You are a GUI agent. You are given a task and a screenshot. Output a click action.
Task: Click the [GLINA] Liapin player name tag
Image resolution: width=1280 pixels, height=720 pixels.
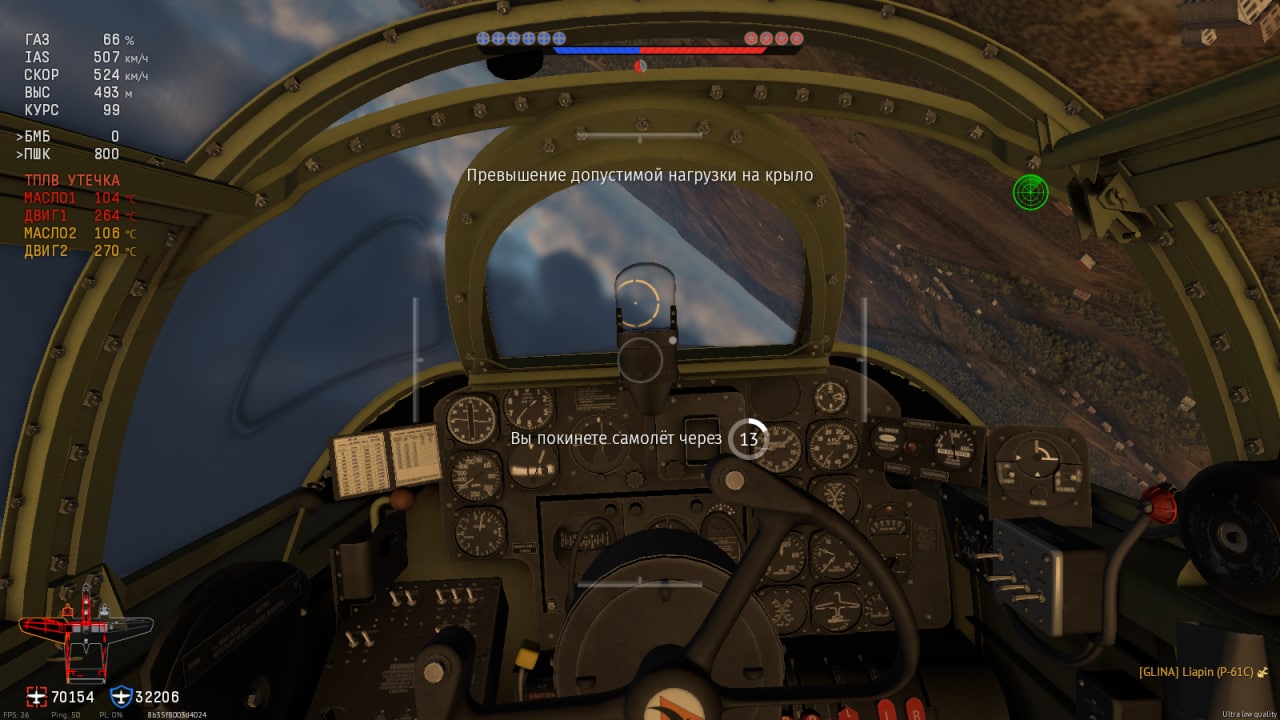point(1195,671)
